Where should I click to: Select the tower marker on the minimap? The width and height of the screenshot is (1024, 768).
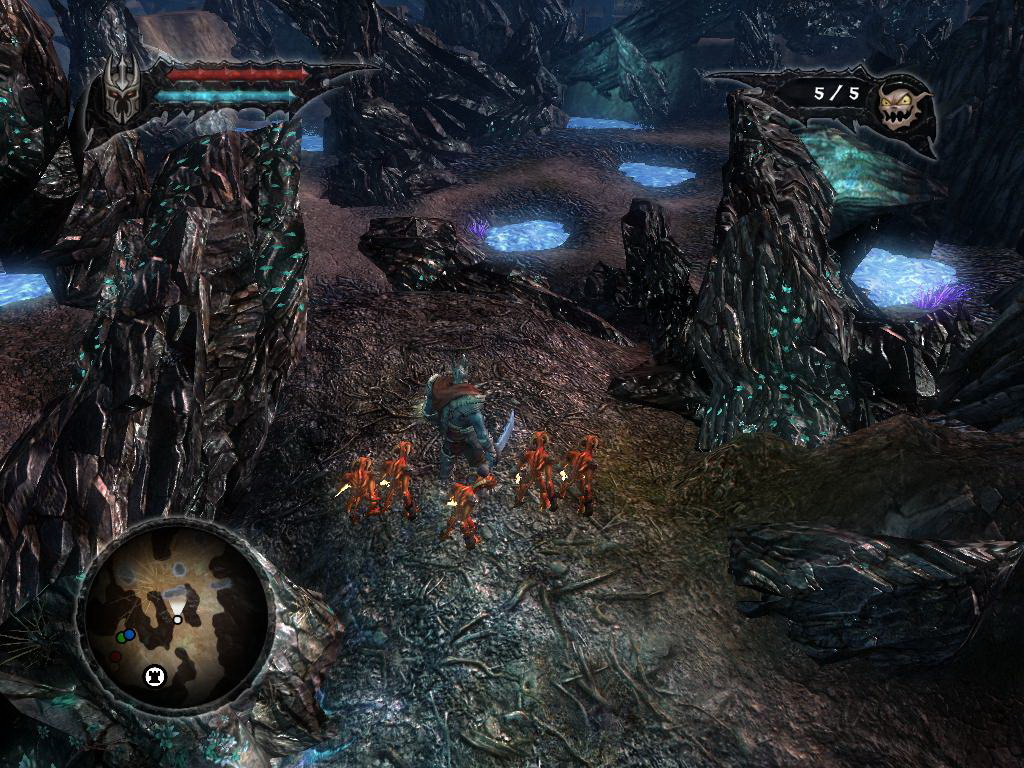[x=154, y=675]
